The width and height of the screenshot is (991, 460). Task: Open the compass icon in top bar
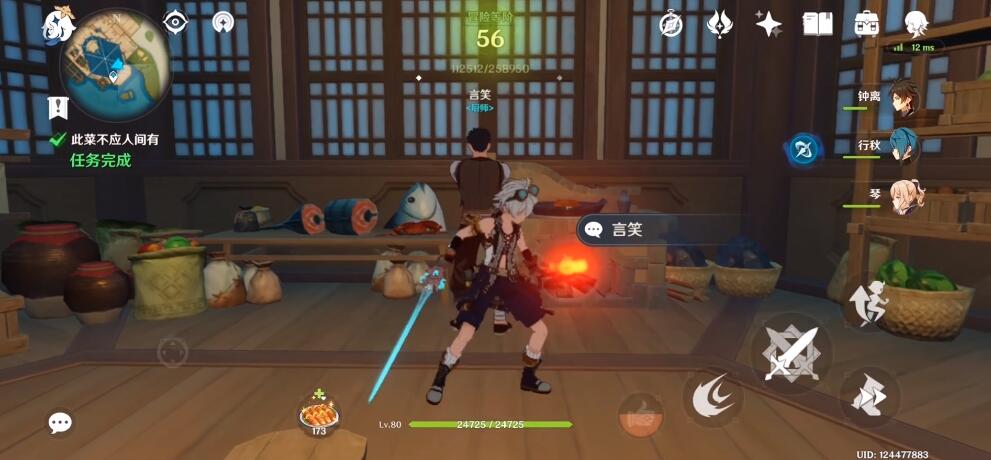click(x=671, y=24)
